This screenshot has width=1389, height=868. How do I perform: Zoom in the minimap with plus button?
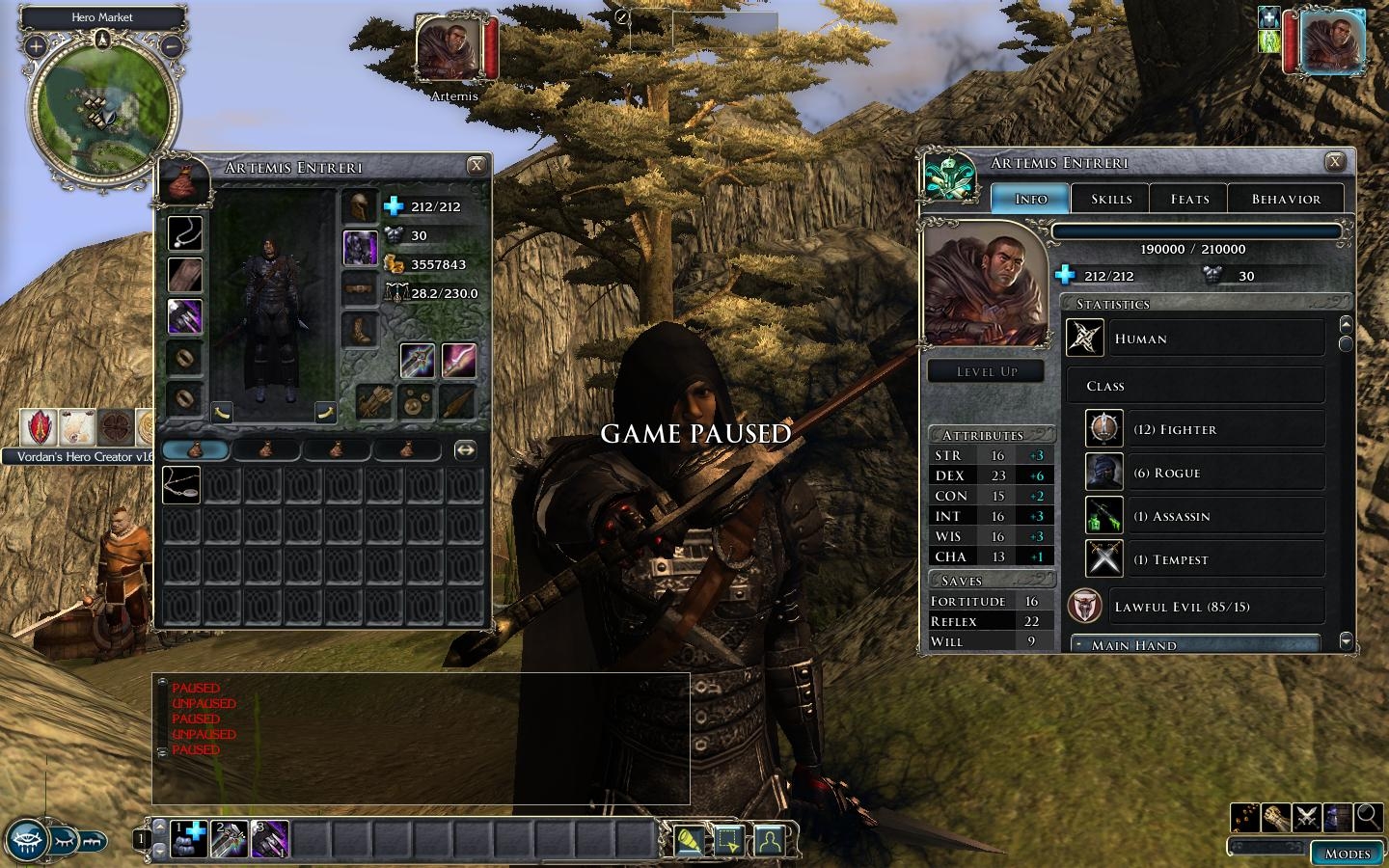click(36, 45)
